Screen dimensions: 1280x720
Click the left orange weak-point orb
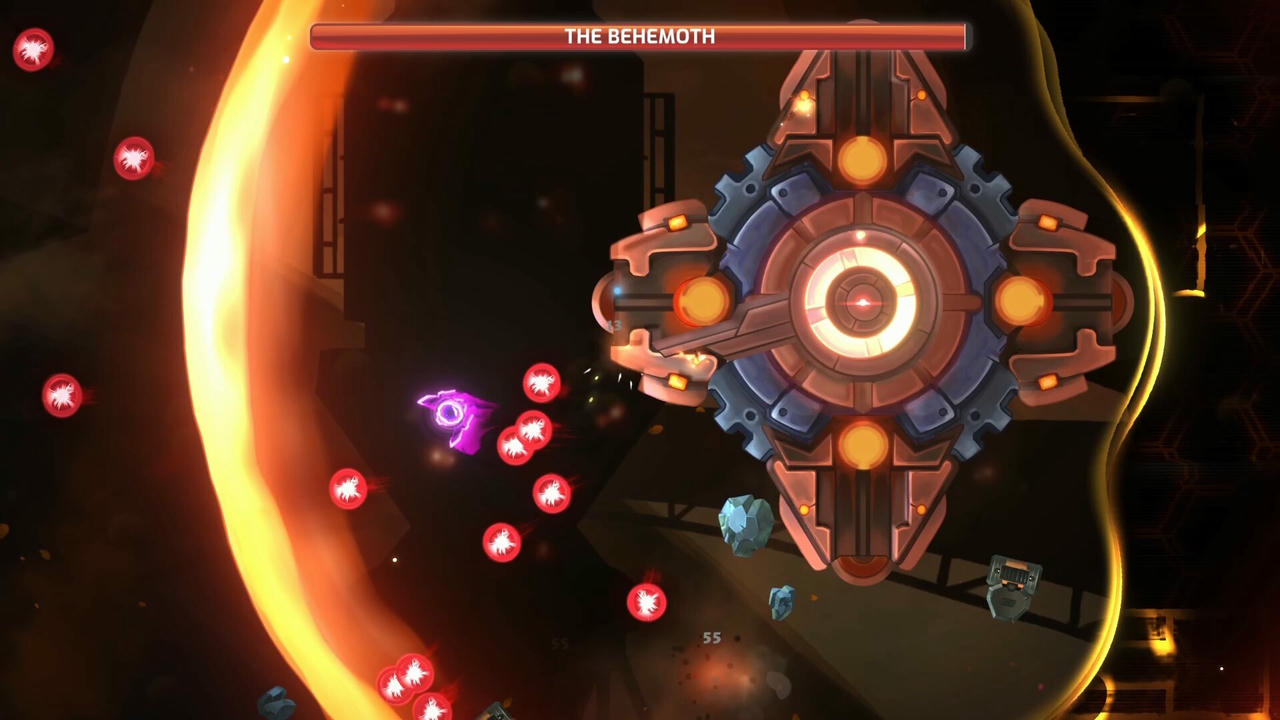click(703, 300)
